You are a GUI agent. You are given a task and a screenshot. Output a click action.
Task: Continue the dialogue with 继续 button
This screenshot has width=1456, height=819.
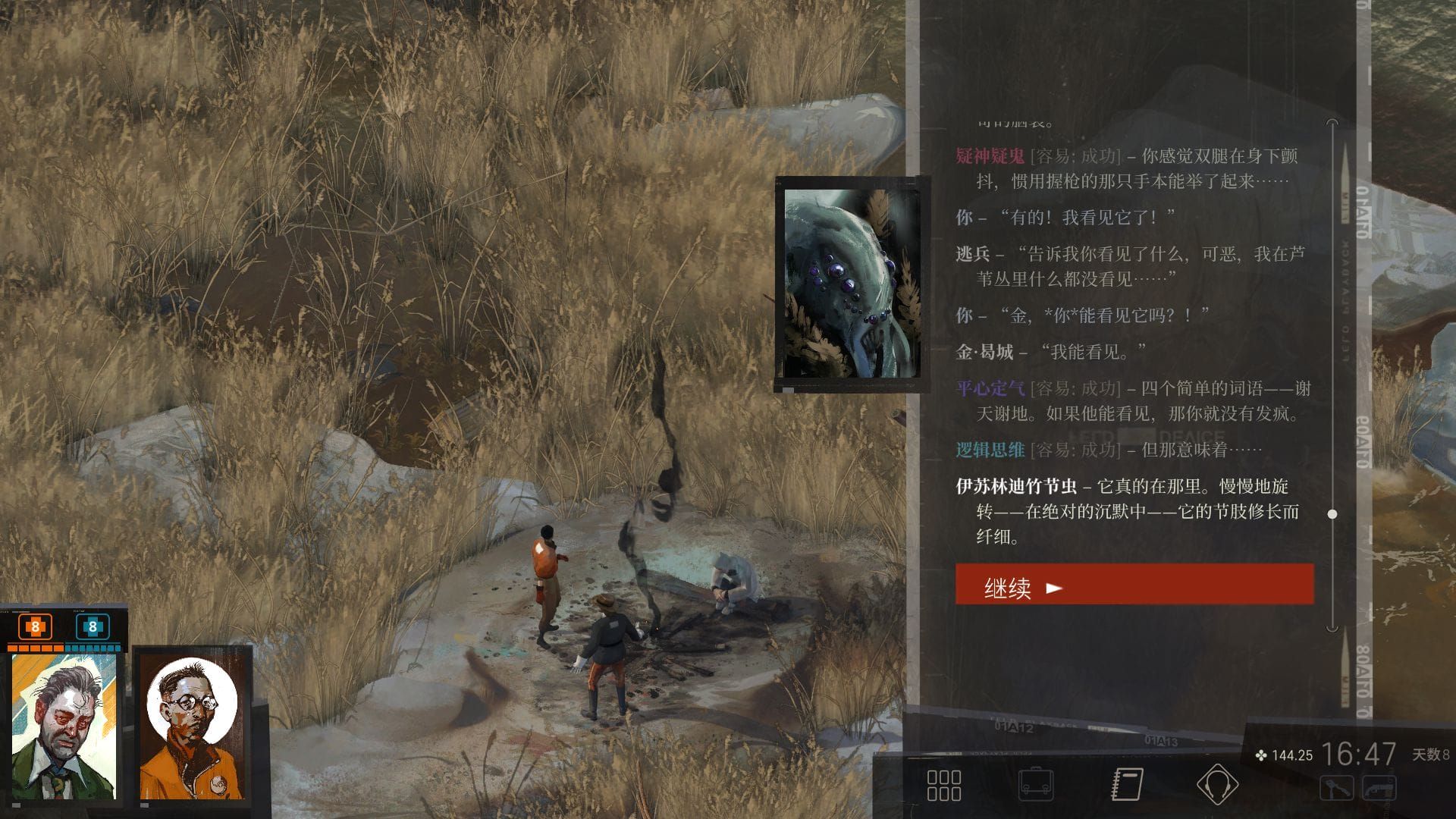point(1134,585)
